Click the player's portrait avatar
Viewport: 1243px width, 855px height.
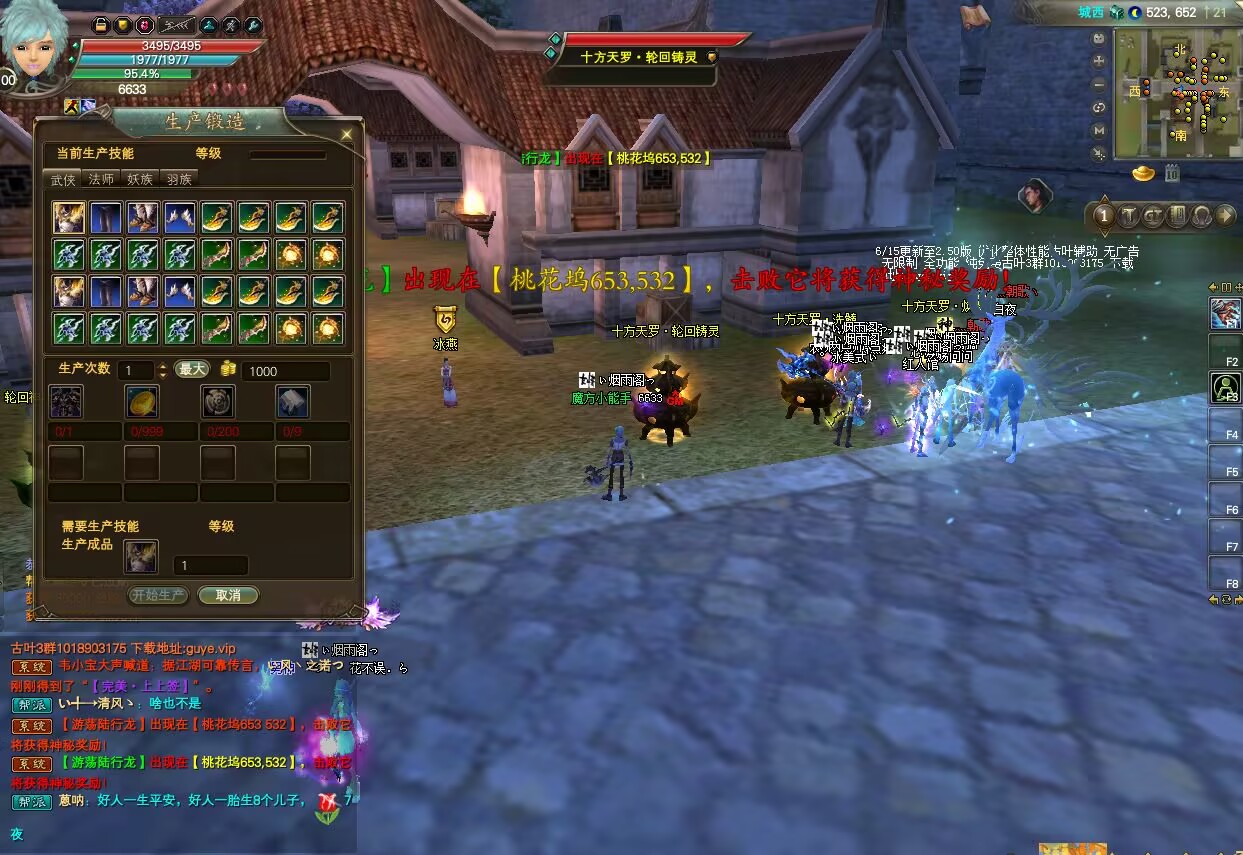(x=37, y=45)
